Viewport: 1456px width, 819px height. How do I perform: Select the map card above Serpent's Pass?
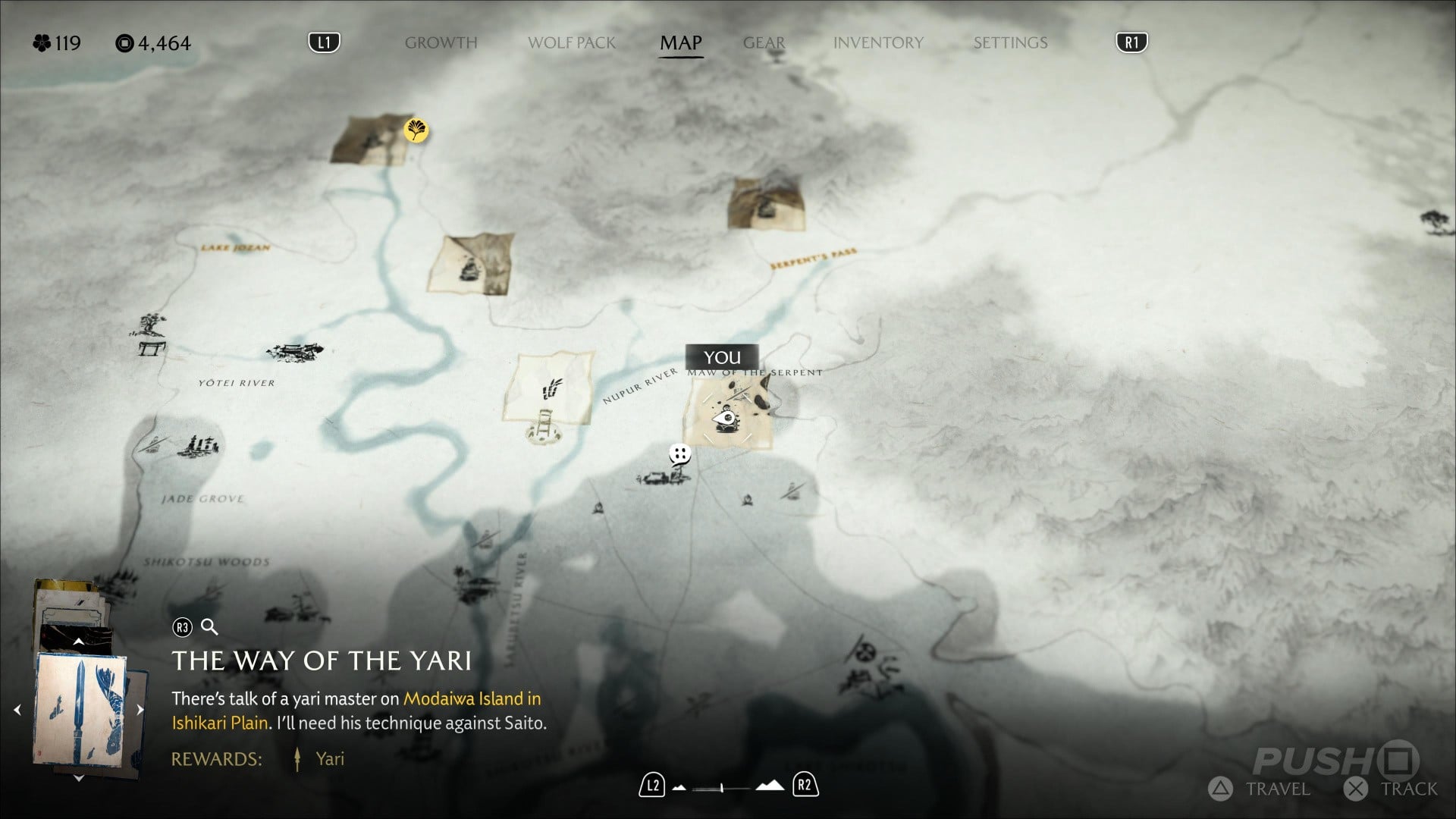766,203
